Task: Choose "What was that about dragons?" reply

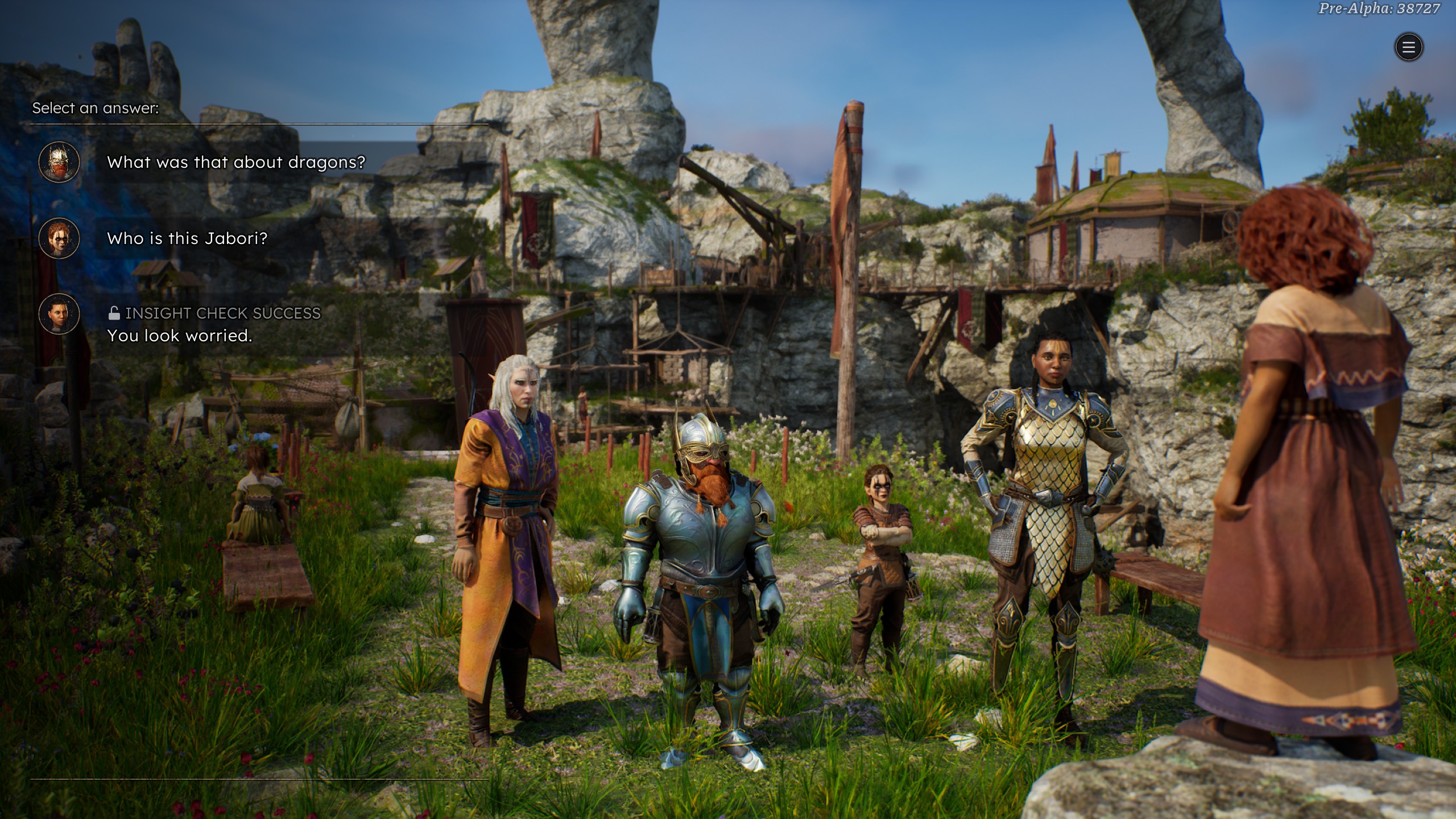Action: [235, 163]
